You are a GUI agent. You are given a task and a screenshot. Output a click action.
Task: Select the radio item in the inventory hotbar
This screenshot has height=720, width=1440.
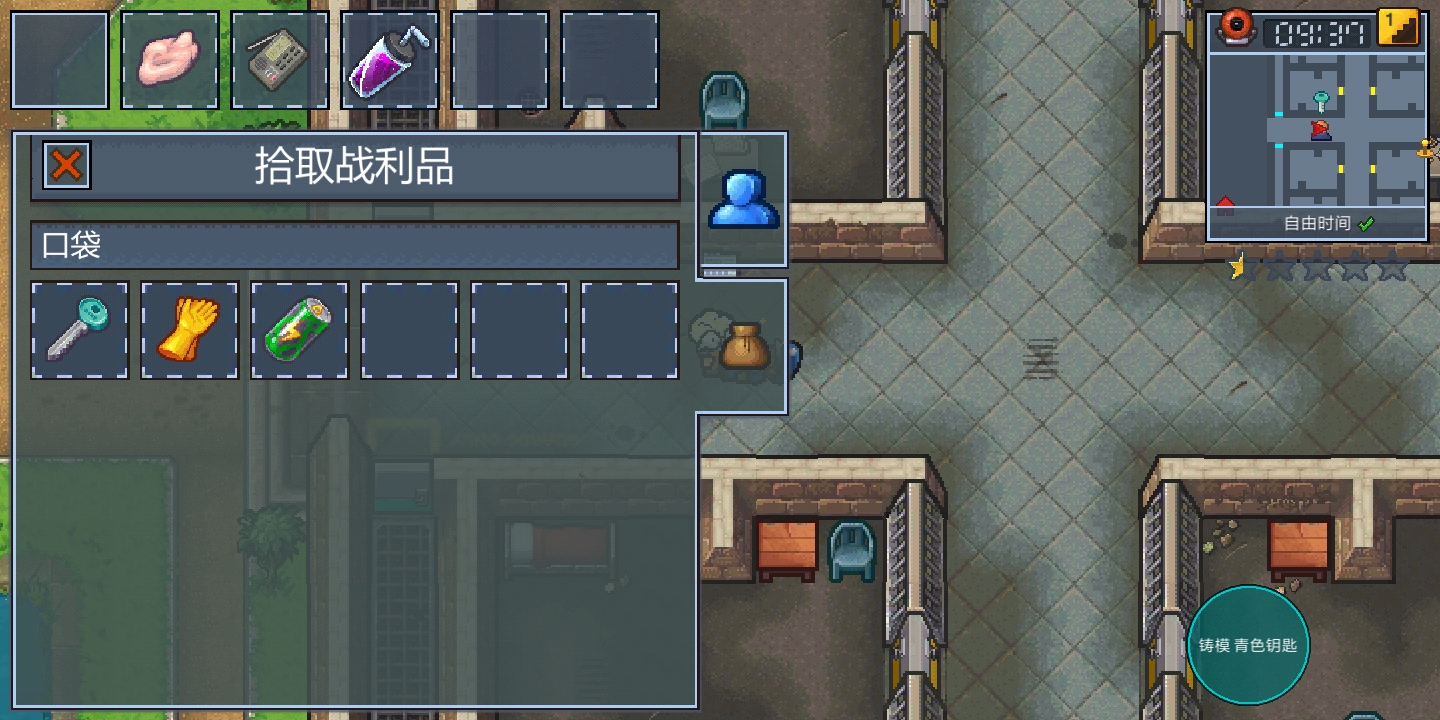coord(279,60)
